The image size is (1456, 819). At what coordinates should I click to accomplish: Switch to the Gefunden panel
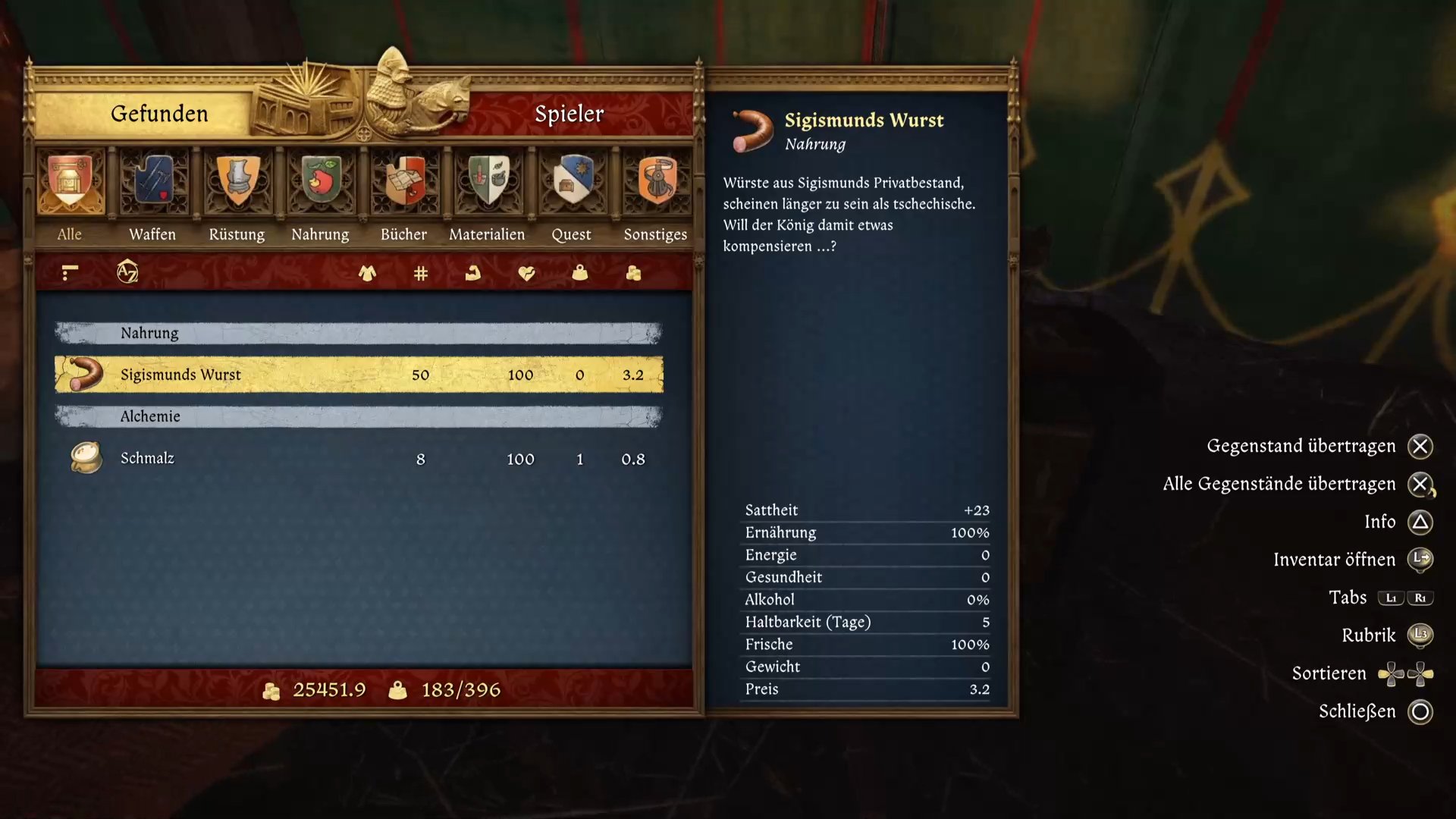(159, 114)
